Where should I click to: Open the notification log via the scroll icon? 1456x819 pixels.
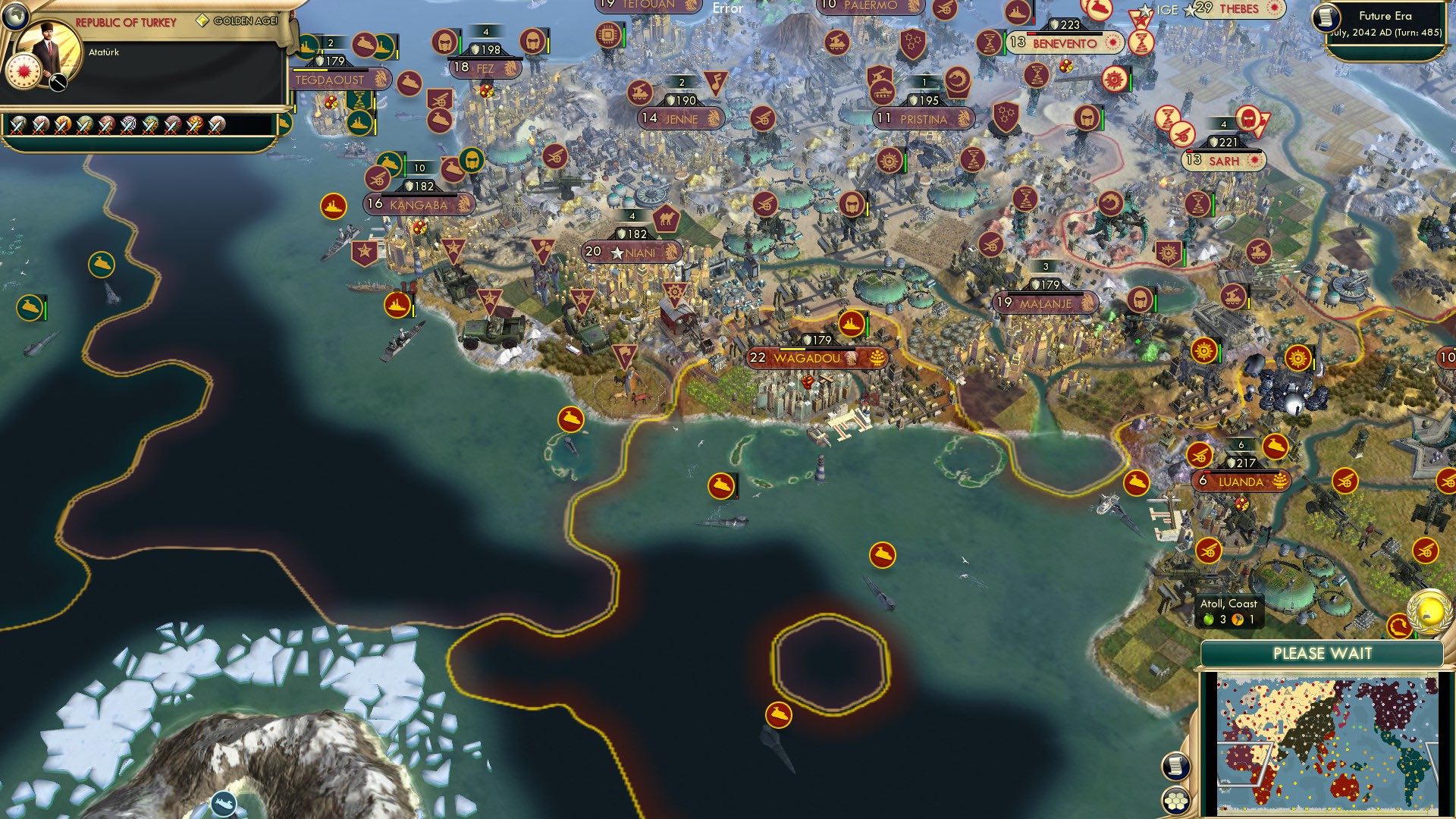(x=1177, y=764)
